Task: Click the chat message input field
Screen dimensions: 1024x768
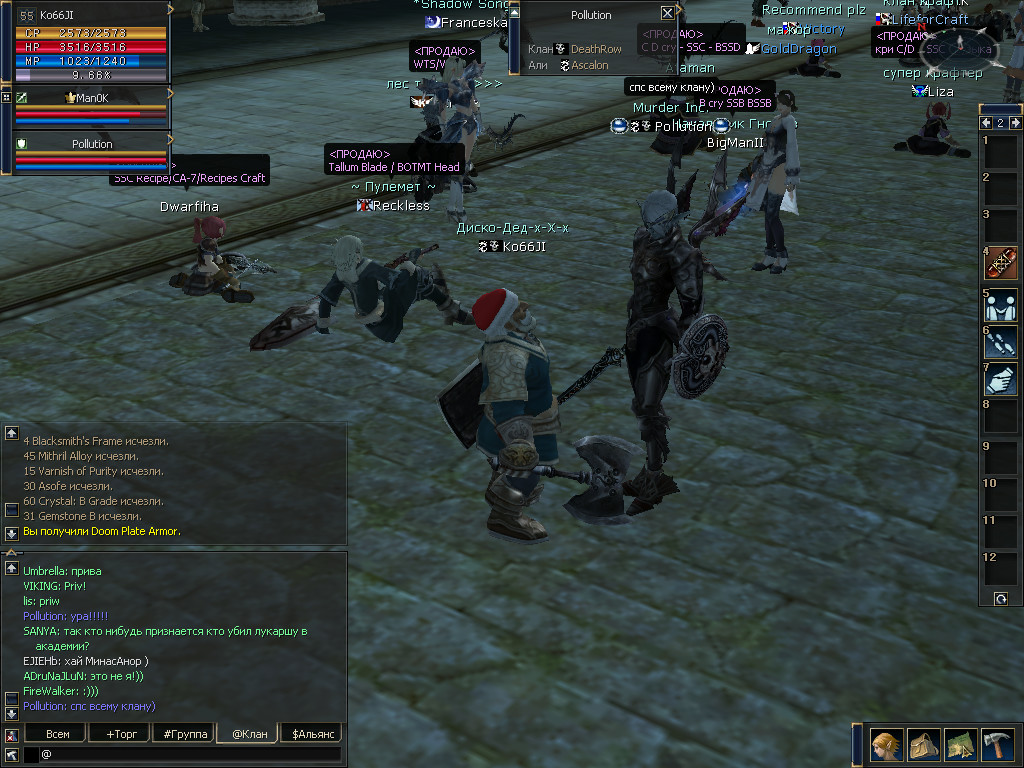Action: tap(190, 754)
